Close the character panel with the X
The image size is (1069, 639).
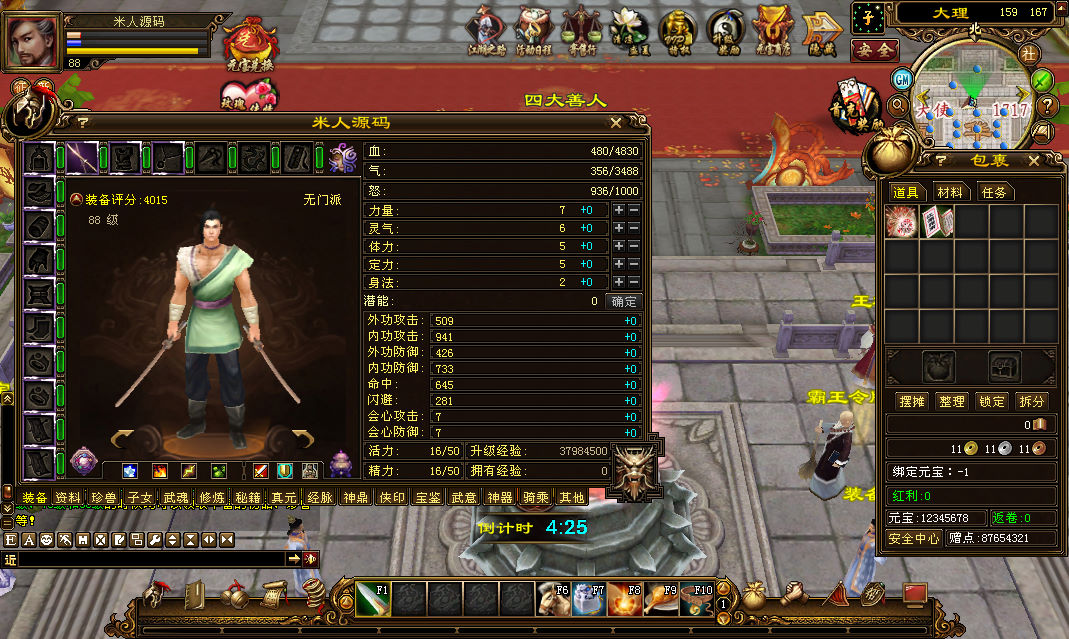point(616,123)
